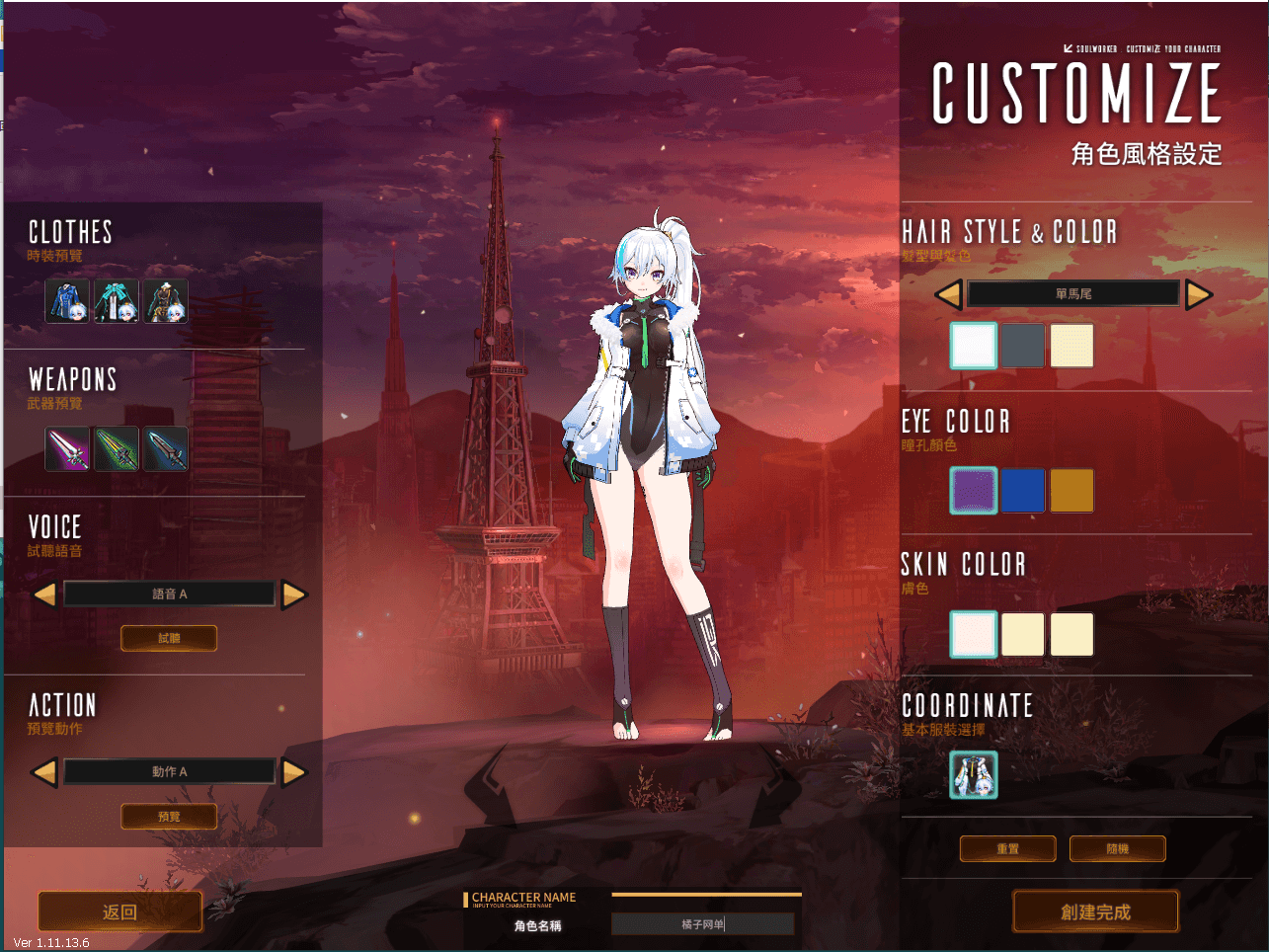The width and height of the screenshot is (1269, 952).
Task: Open the next hair style with right arrow
Action: pyautogui.click(x=1199, y=293)
